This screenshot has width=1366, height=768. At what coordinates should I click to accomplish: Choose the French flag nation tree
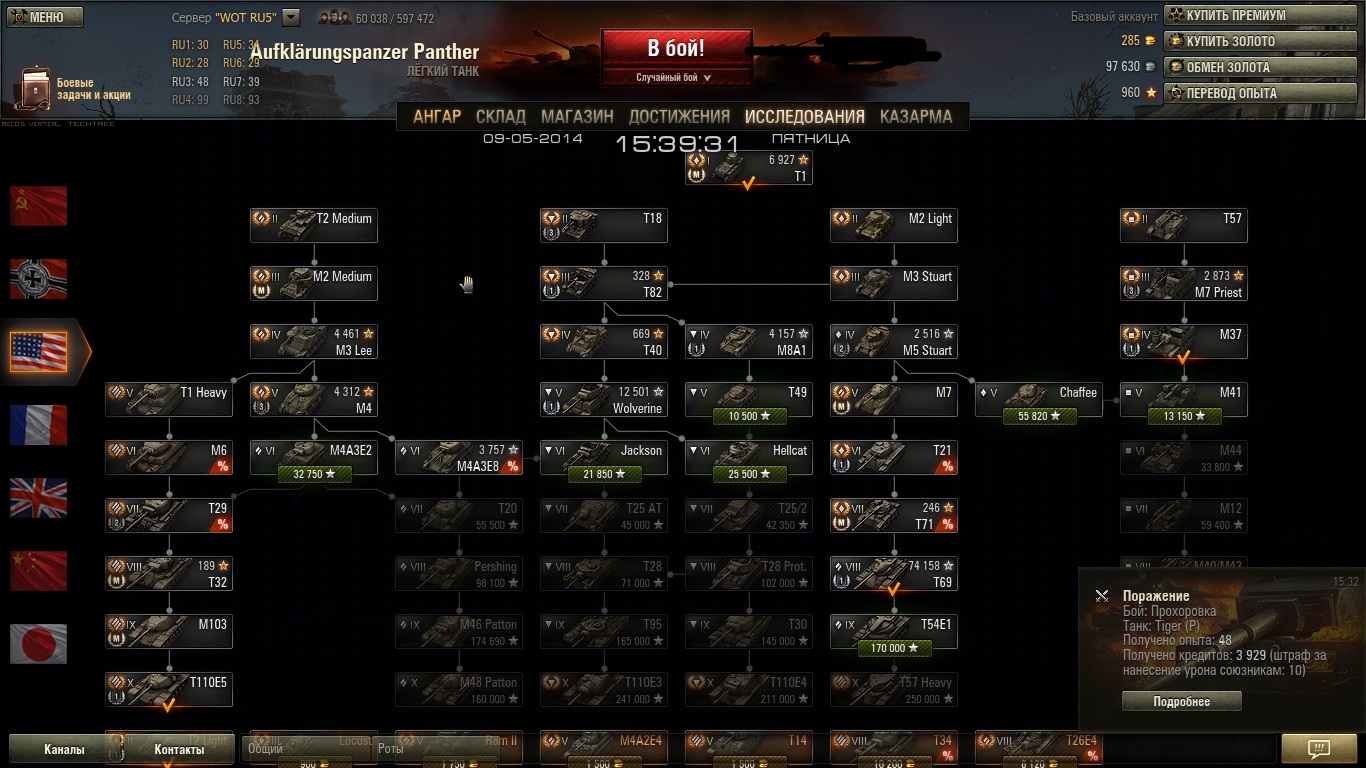tap(39, 425)
